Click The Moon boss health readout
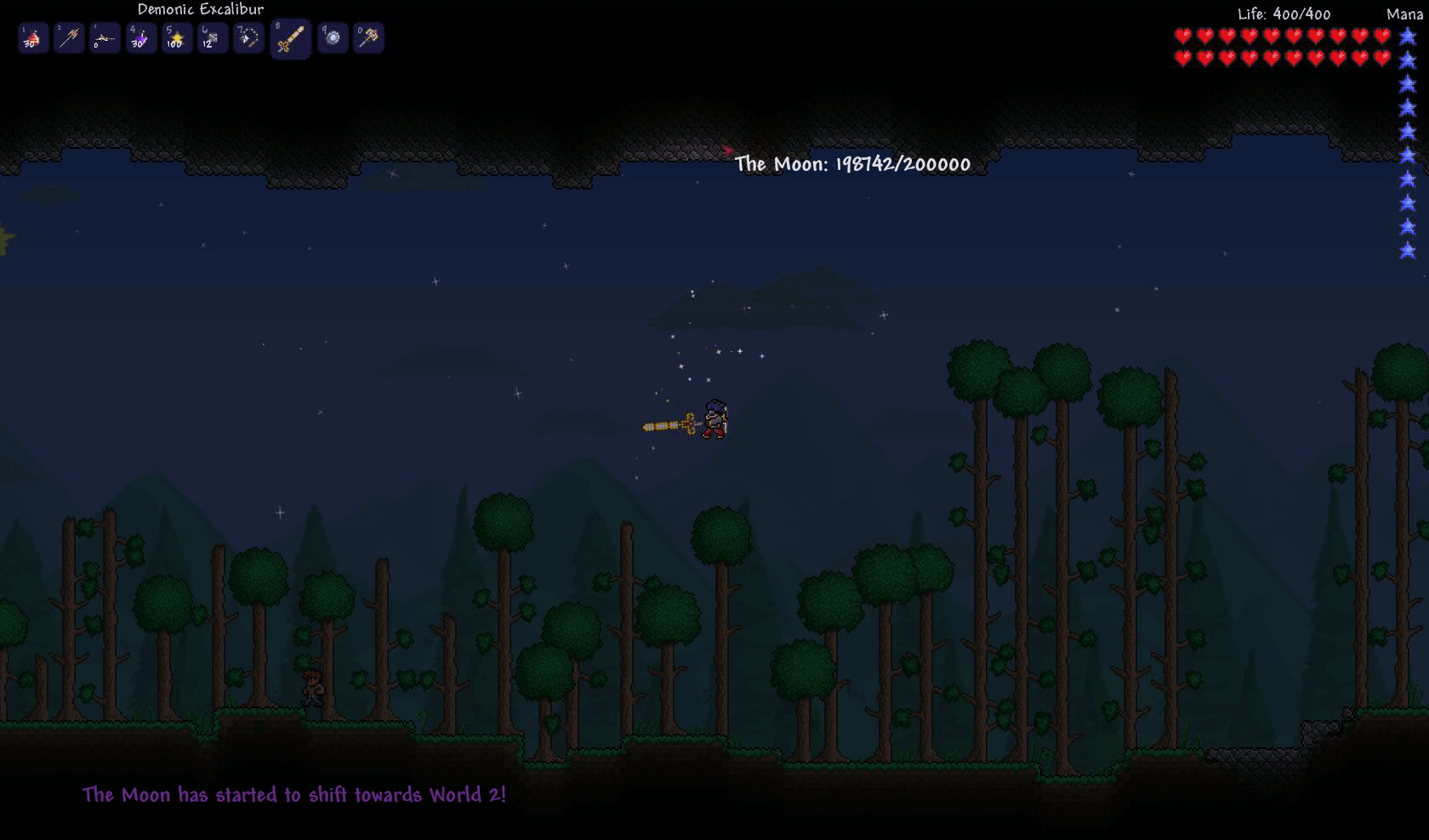 tap(853, 165)
